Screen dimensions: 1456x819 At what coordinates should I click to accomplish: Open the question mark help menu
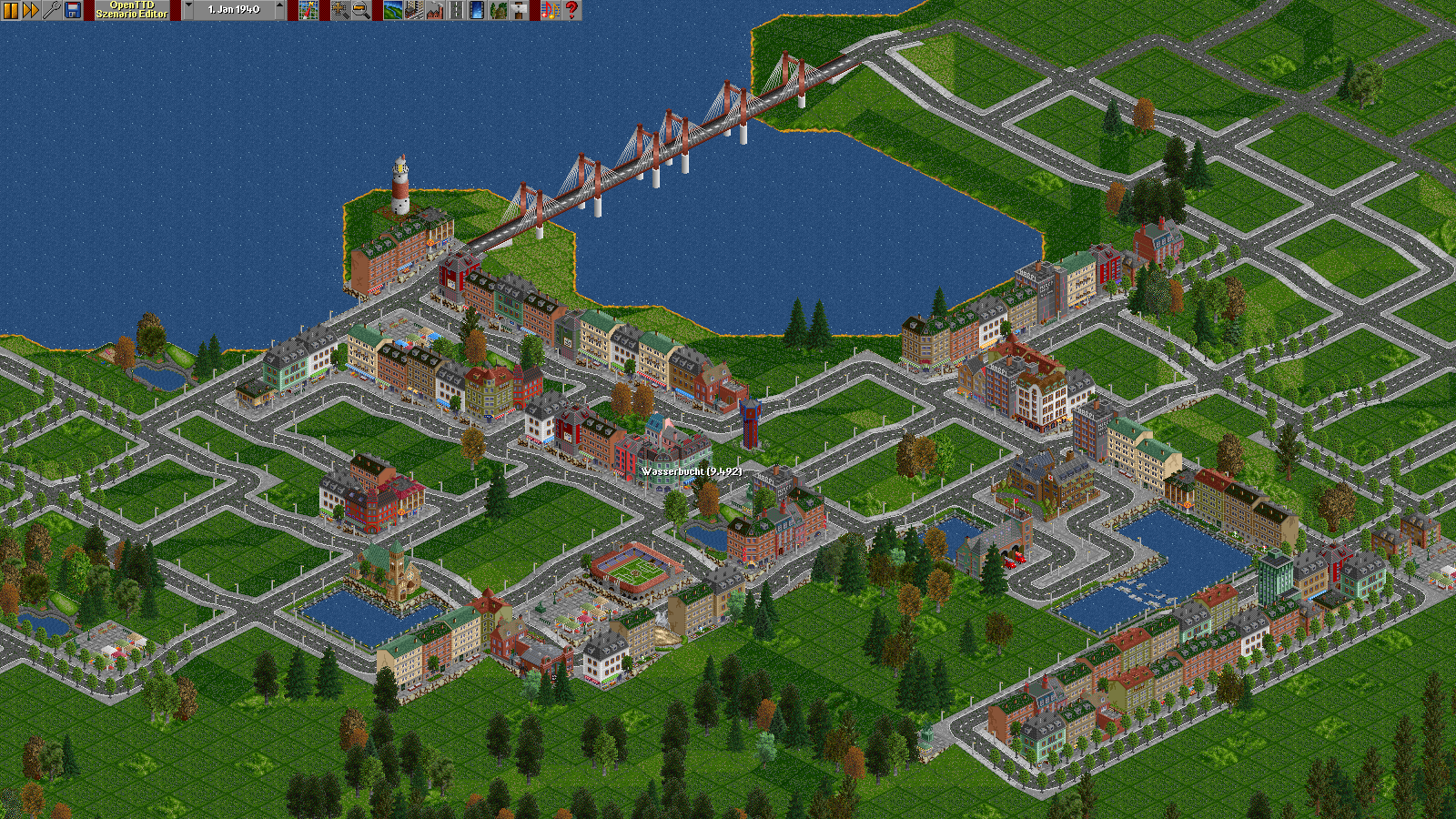(571, 10)
